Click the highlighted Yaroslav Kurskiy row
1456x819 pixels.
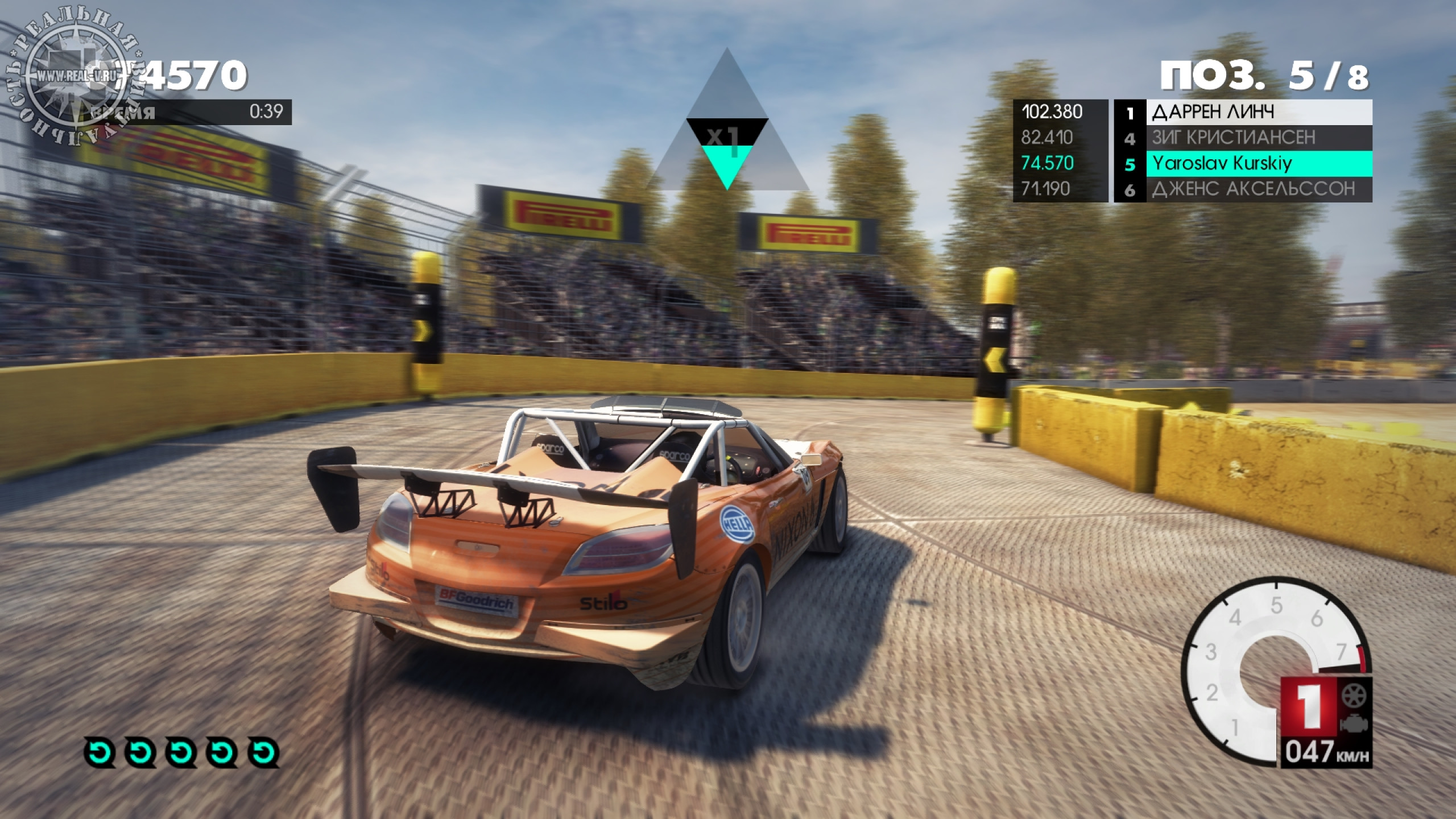click(1243, 164)
